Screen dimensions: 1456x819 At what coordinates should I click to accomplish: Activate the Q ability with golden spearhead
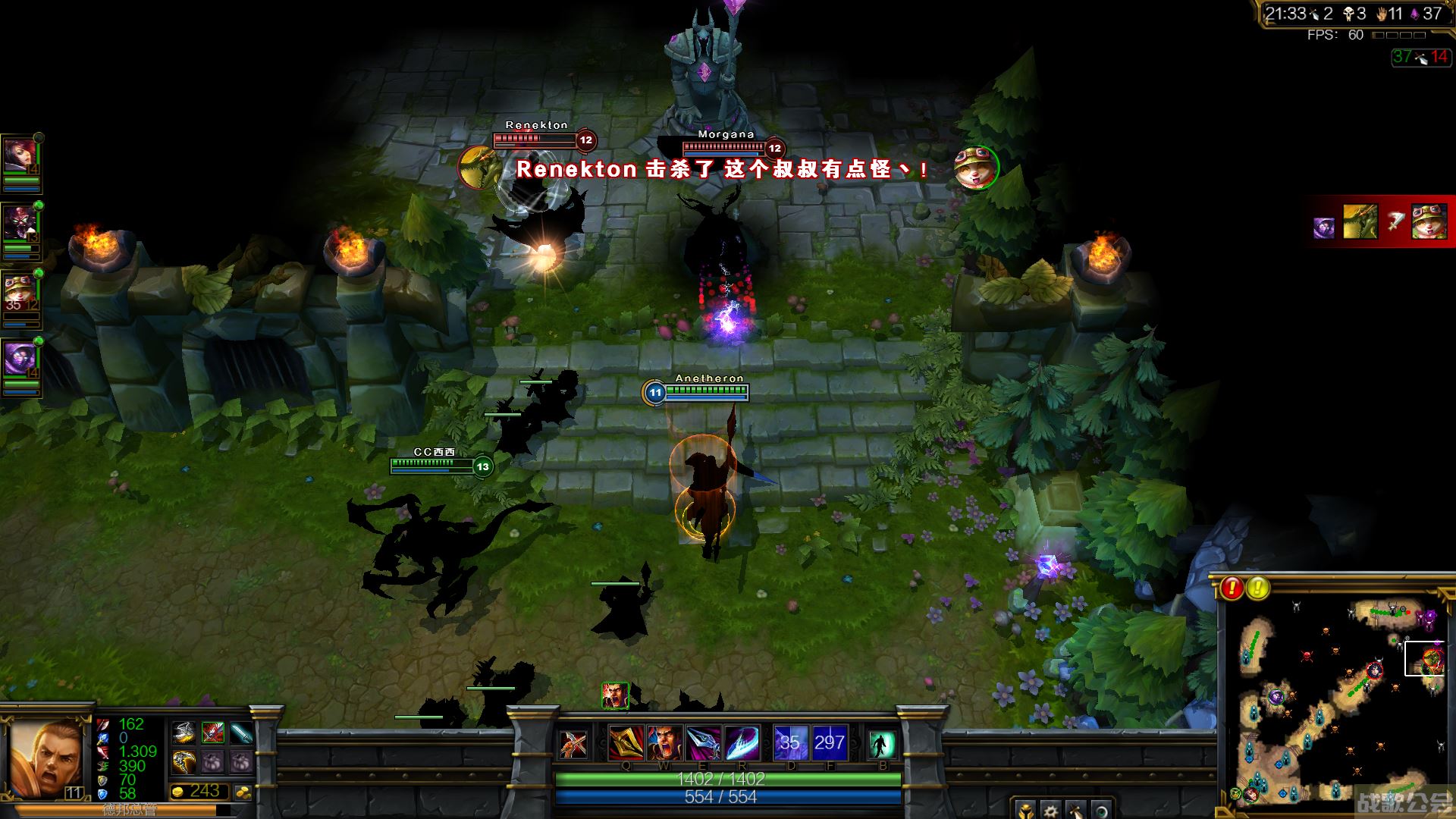click(626, 742)
